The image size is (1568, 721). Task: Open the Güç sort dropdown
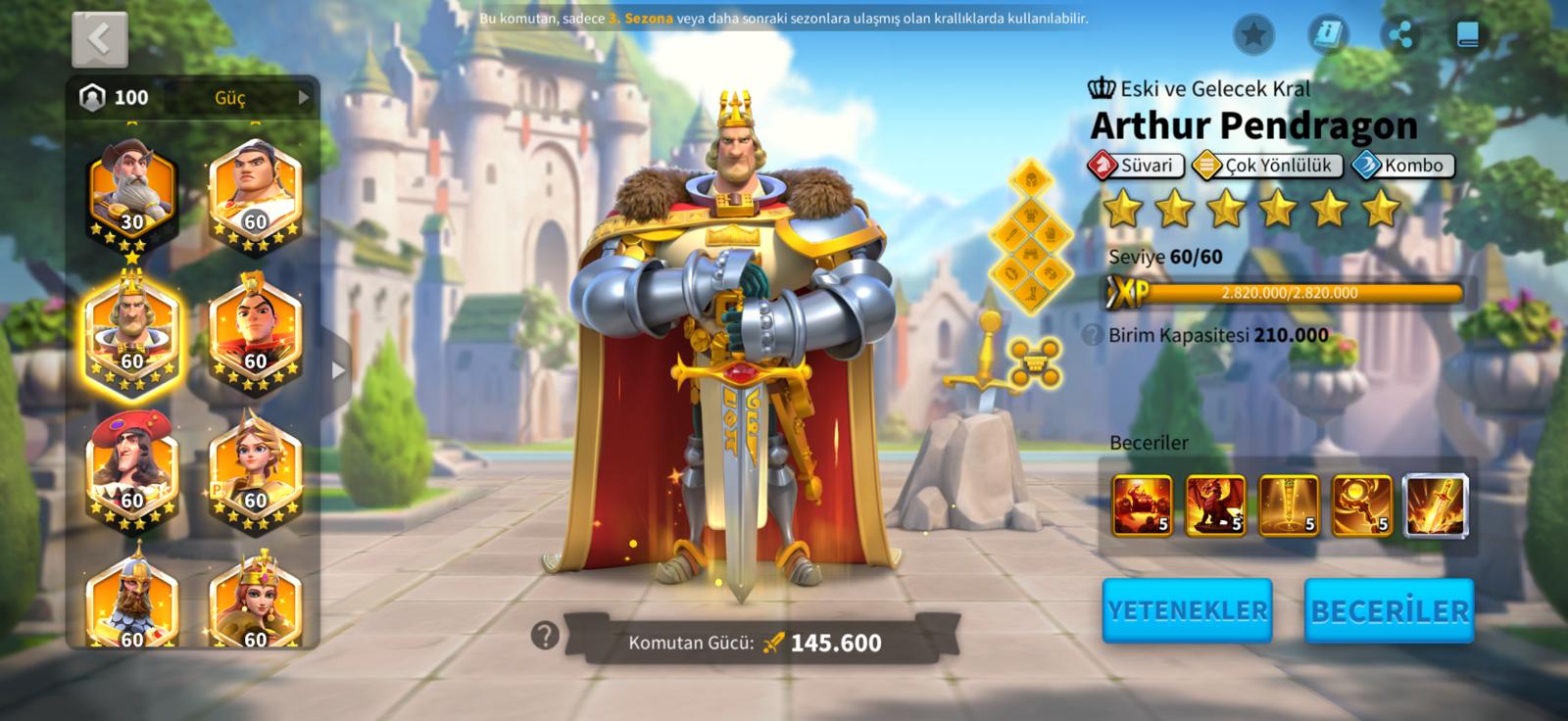(260, 97)
